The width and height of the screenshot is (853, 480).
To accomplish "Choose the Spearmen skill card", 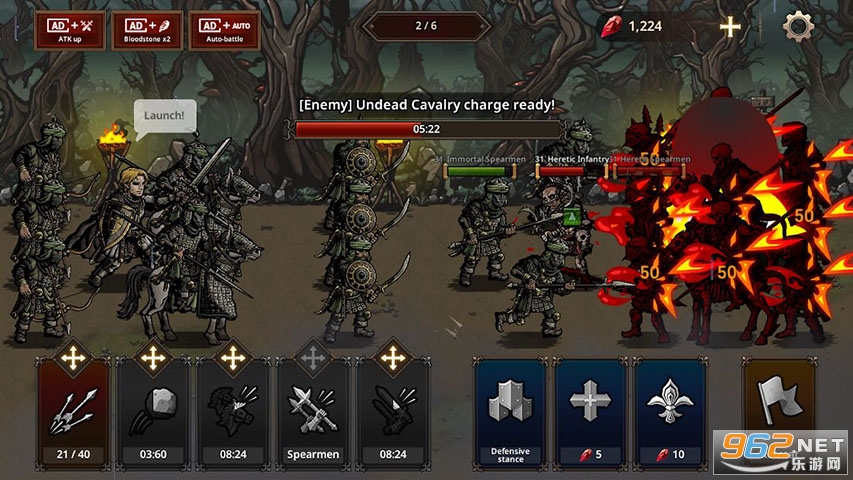I will [x=313, y=412].
